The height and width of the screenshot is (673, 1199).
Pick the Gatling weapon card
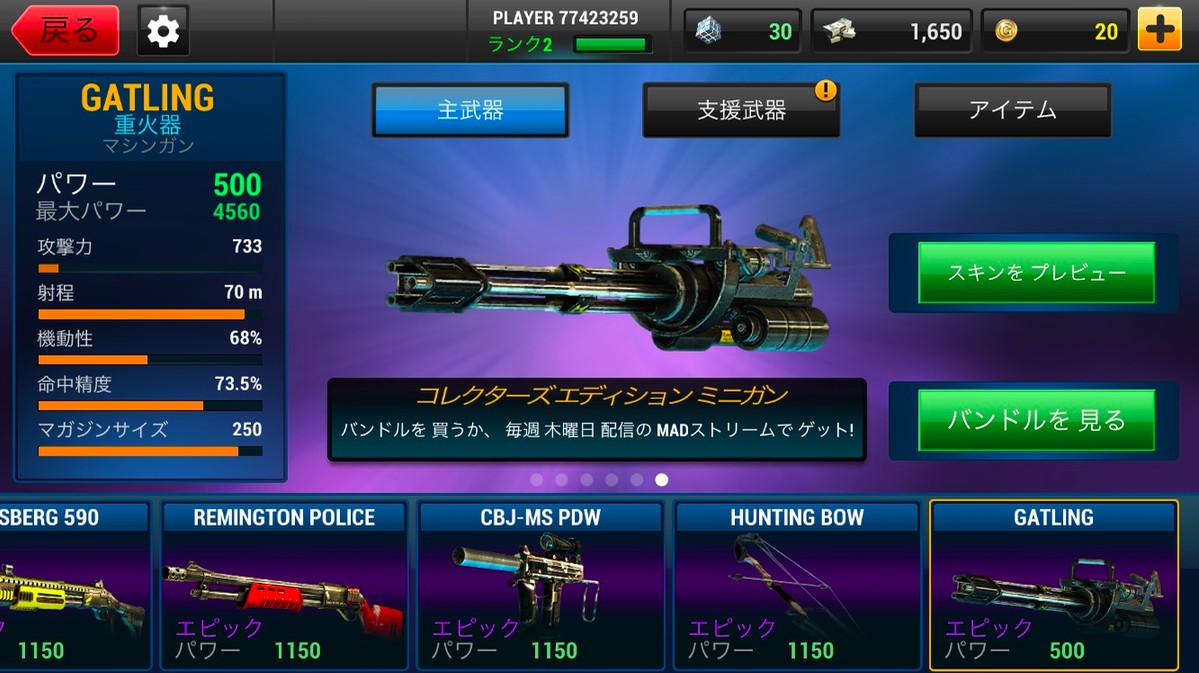point(1053,585)
